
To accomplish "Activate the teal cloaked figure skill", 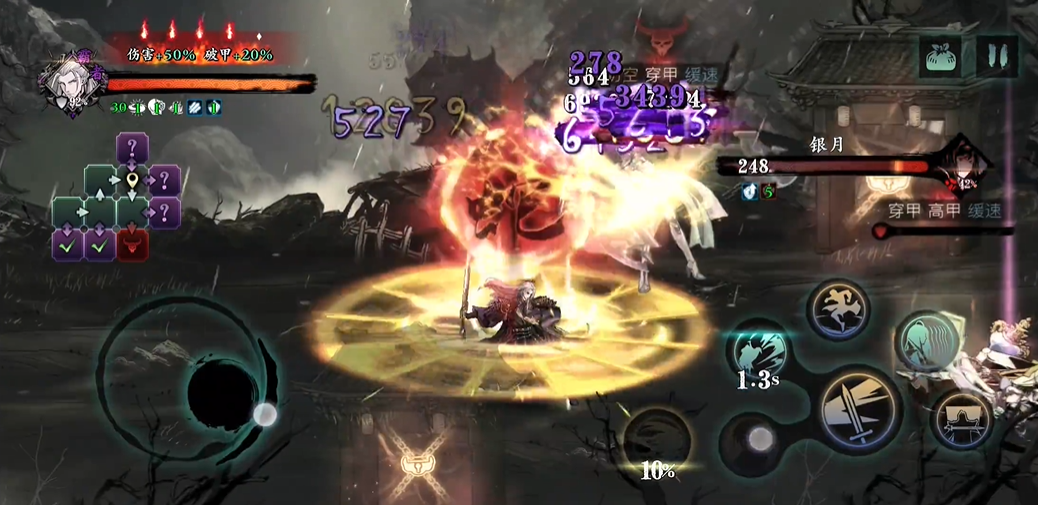I will 927,341.
